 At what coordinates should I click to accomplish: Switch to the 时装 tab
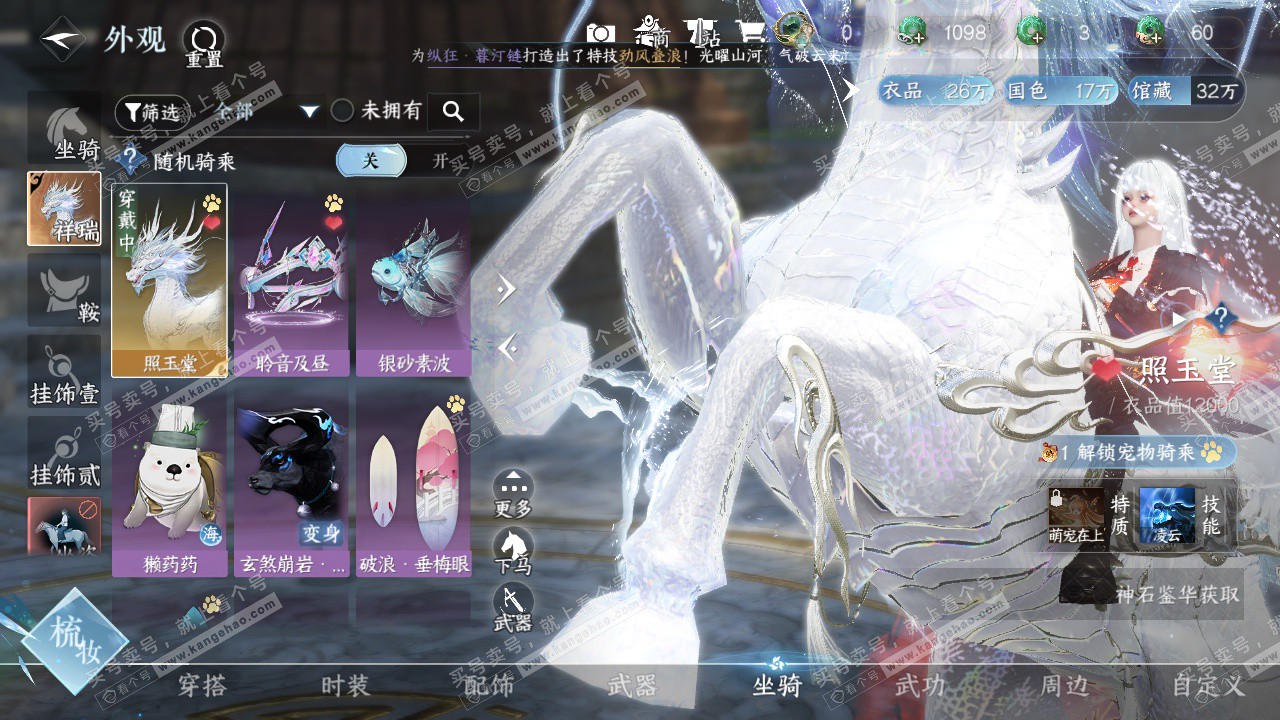click(345, 686)
